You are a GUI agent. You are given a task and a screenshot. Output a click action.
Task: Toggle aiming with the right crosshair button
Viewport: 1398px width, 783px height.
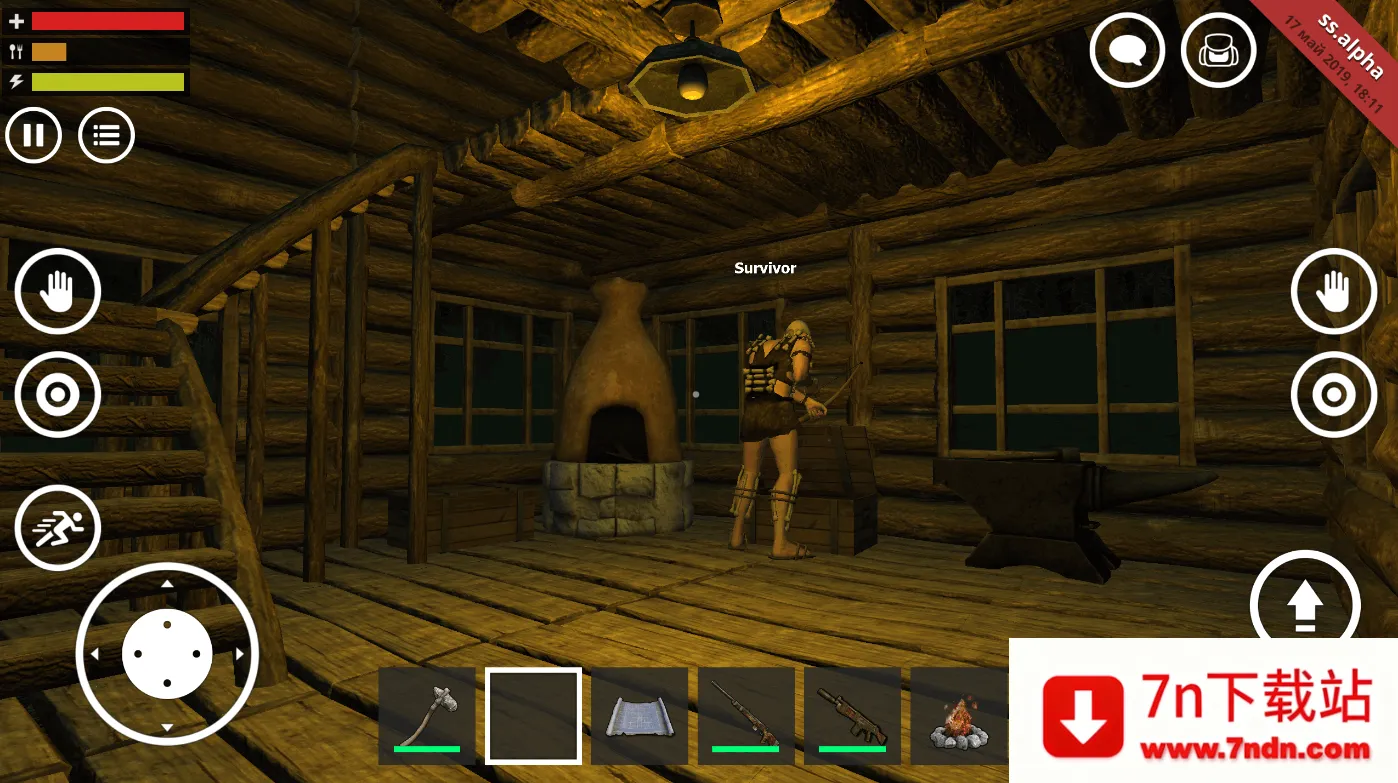click(1334, 394)
